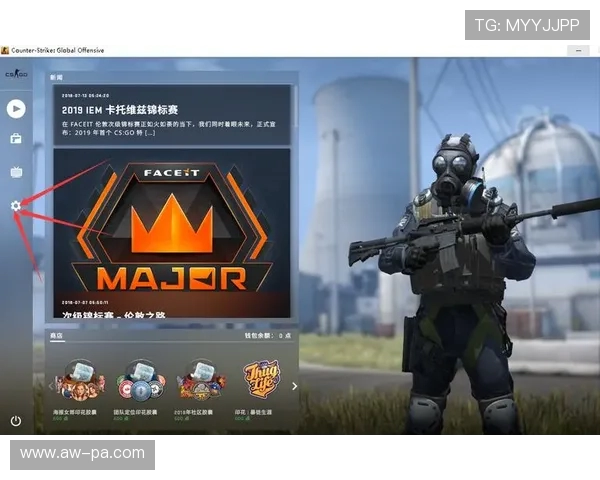Show previous store items with left arrow
The height and width of the screenshot is (480, 600).
[x=52, y=385]
